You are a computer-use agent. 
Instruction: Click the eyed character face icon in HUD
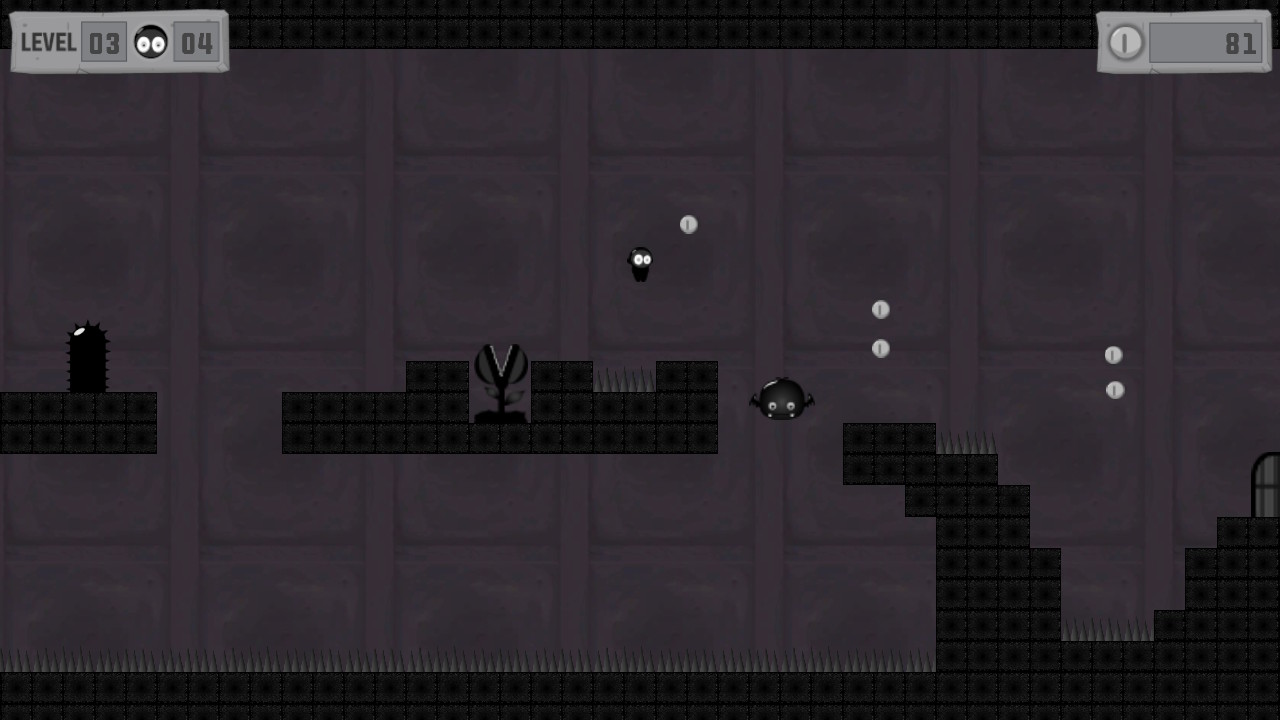(x=150, y=42)
